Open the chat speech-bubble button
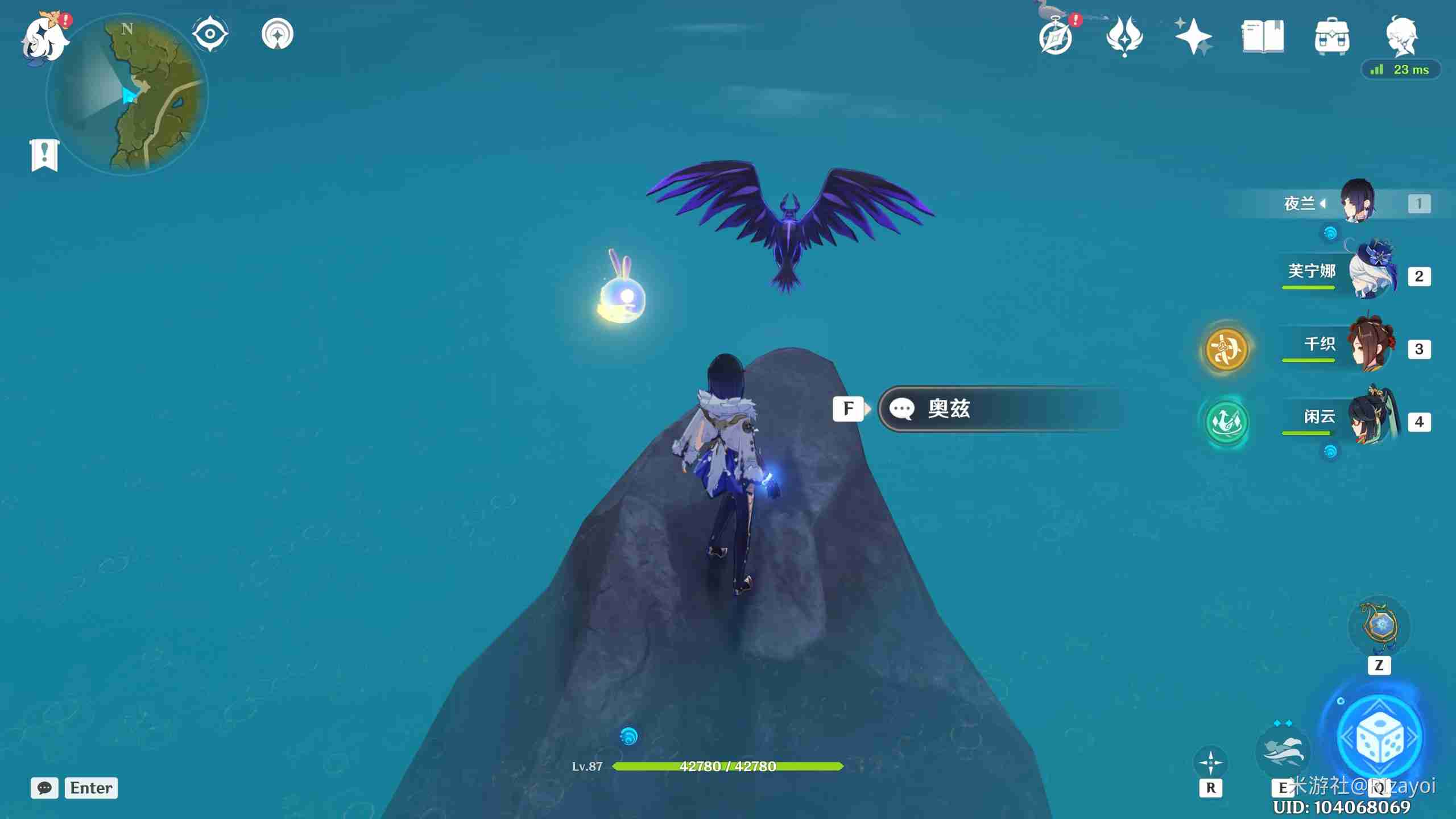Viewport: 1456px width, 819px height. click(x=44, y=788)
